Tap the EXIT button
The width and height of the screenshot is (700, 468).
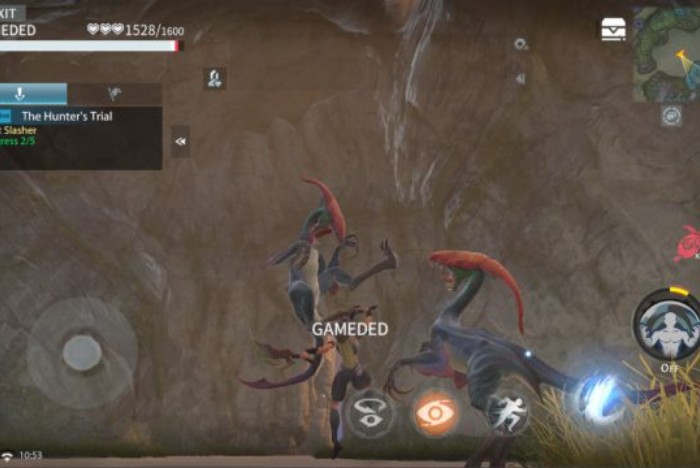[12, 13]
